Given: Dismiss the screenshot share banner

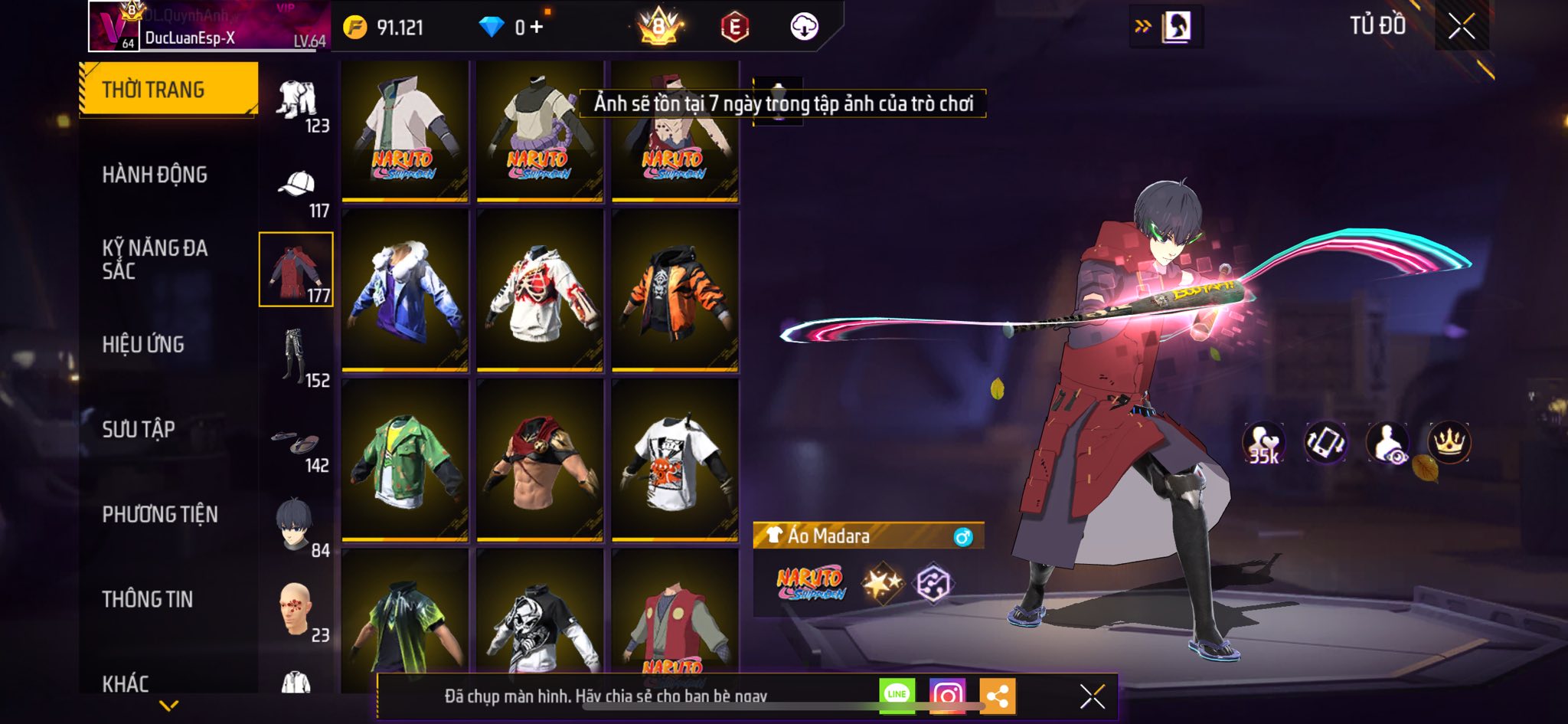Looking at the screenshot, I should [x=1092, y=696].
